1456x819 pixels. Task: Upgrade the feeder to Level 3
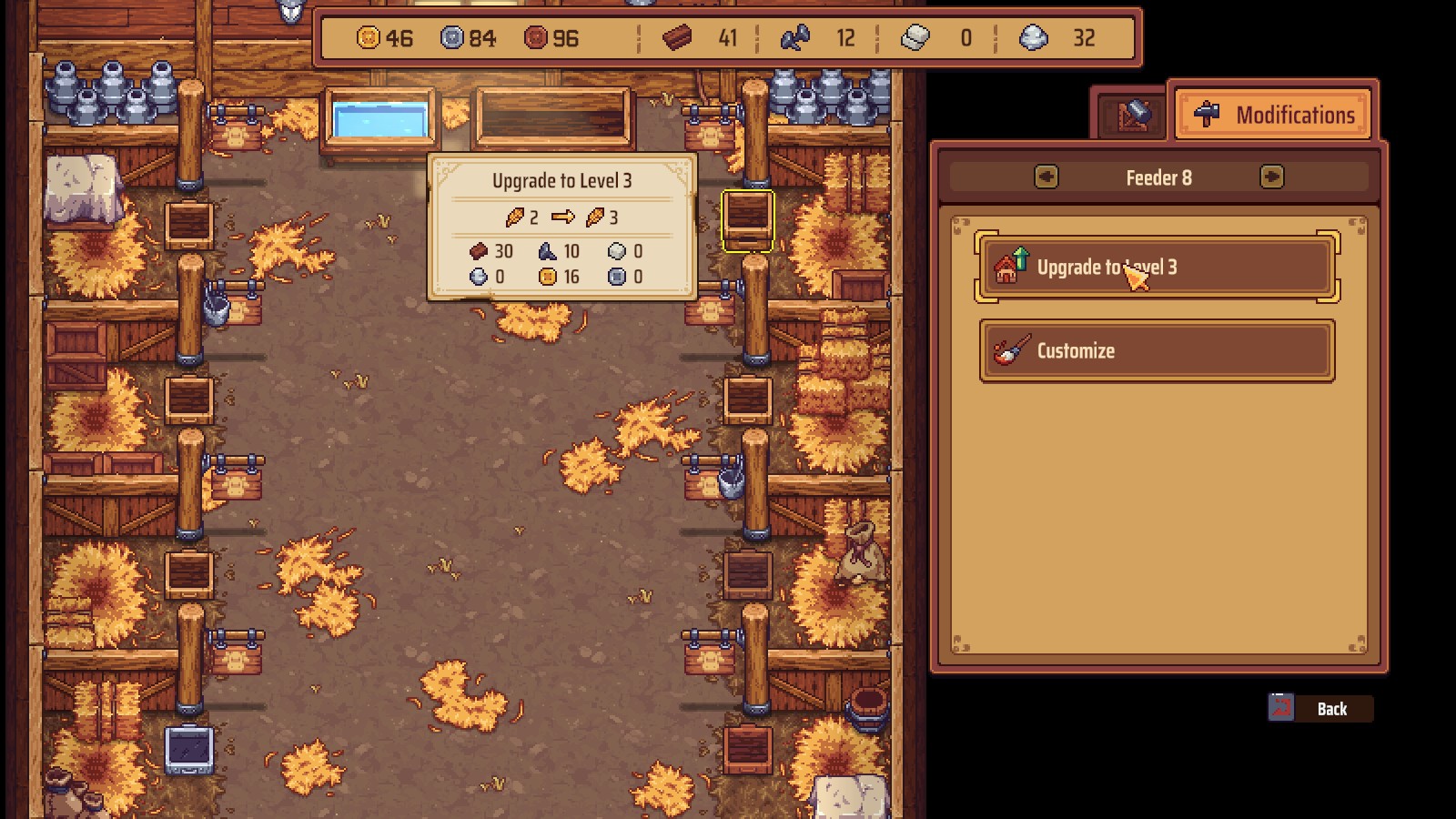tap(1157, 267)
